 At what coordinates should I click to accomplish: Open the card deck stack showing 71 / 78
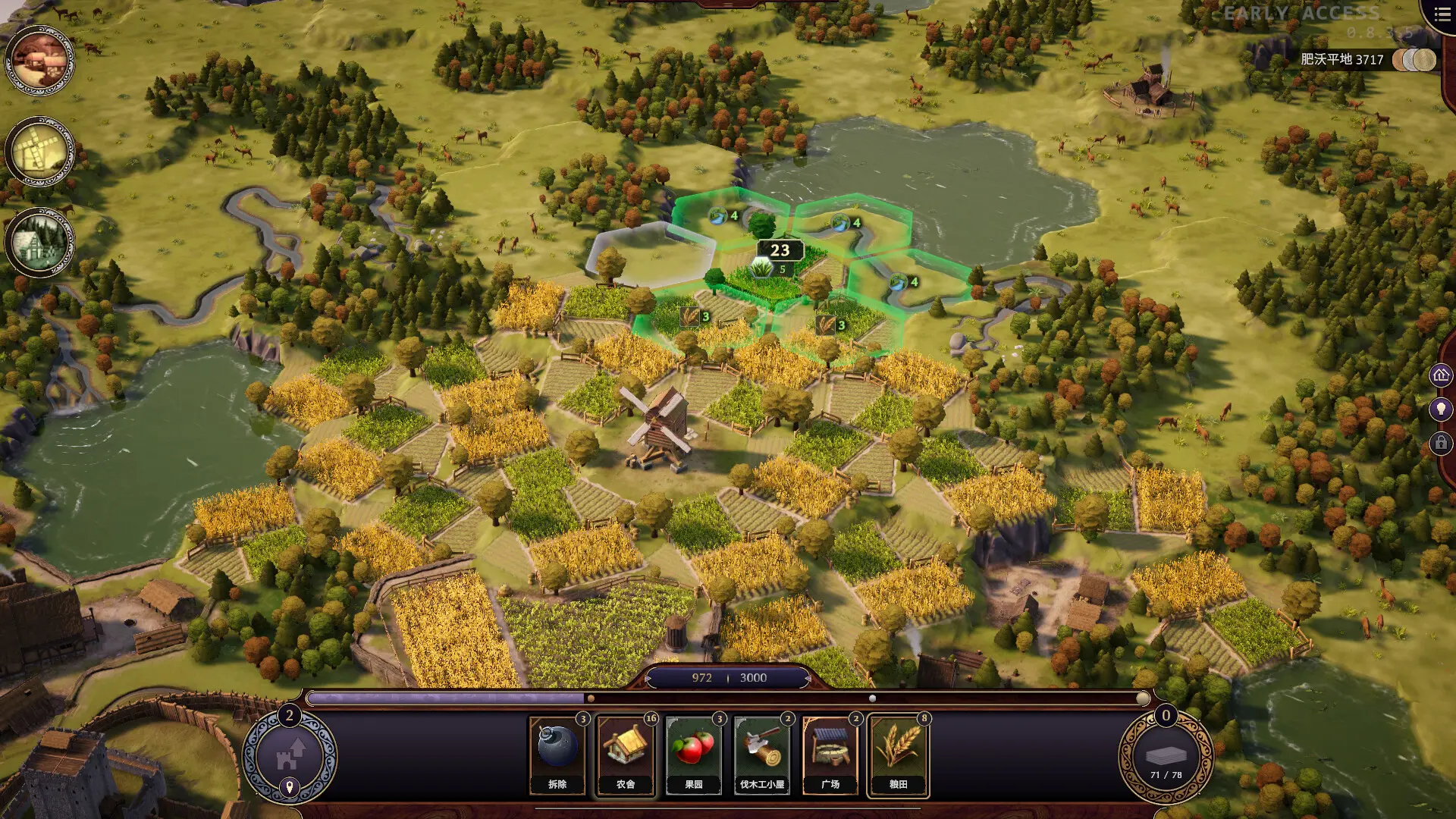[x=1166, y=757]
